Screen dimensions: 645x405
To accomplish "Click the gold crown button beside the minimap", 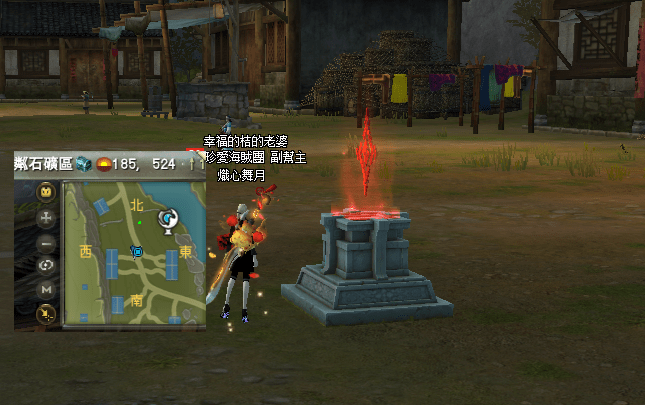I will pos(46,192).
